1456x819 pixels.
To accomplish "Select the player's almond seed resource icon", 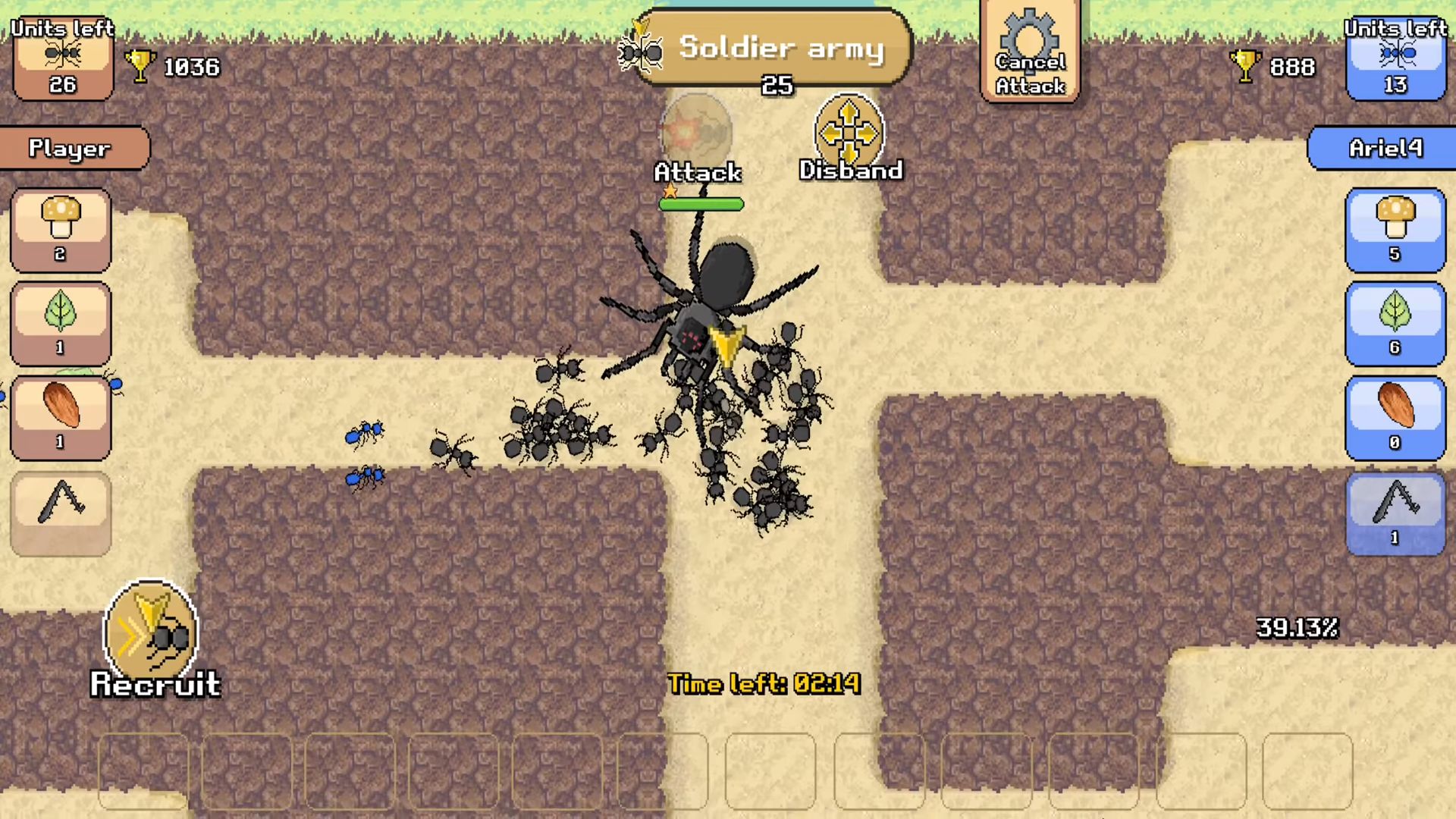I will 61,413.
